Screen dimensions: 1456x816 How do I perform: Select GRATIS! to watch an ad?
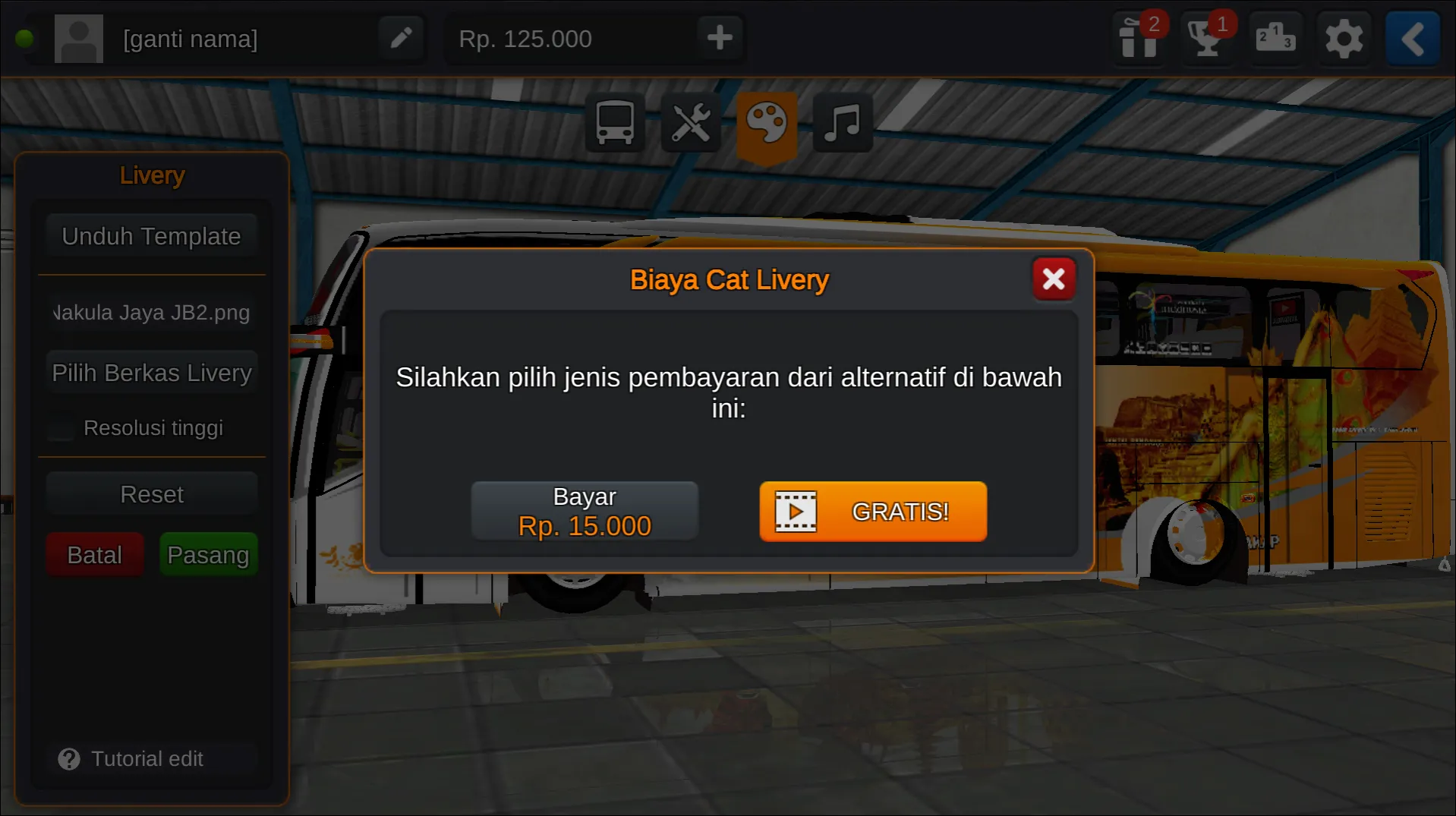tap(872, 512)
